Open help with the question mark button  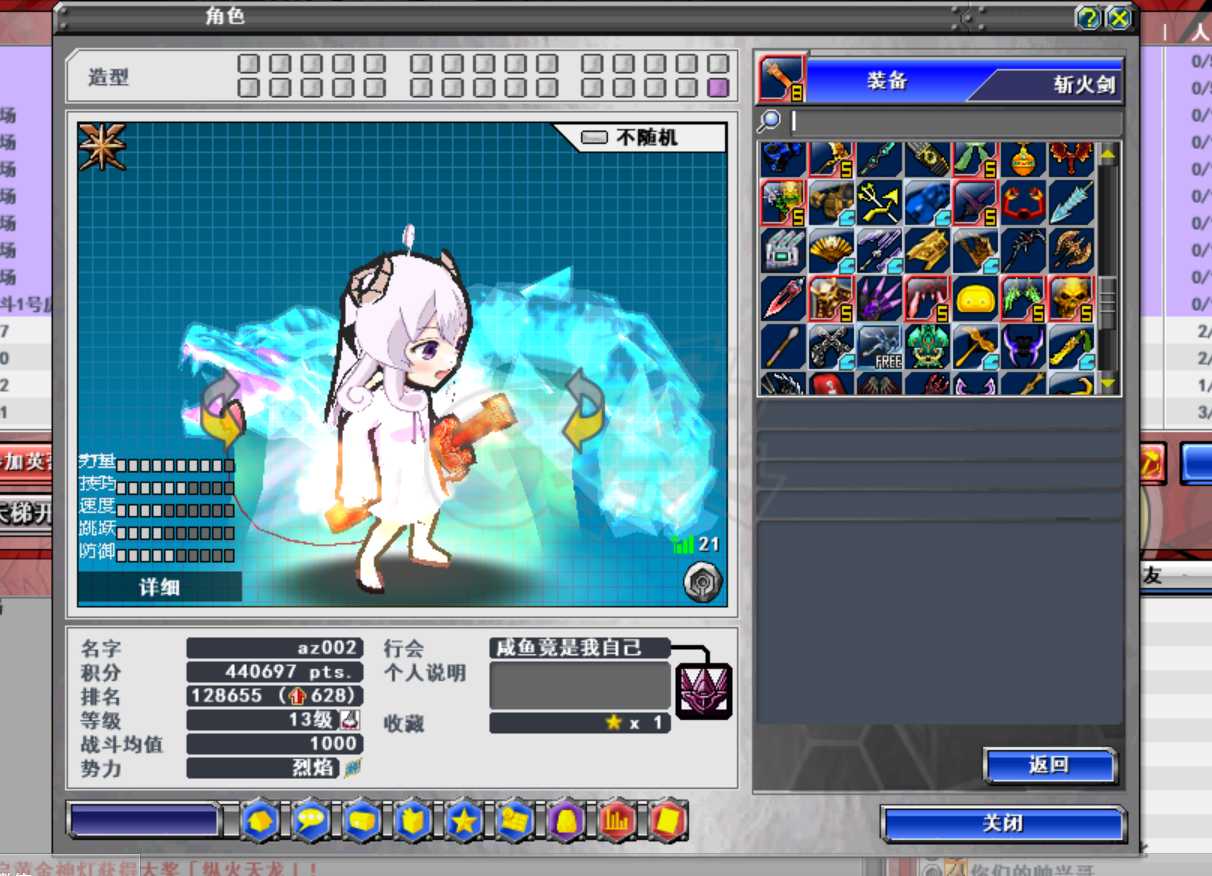(1088, 18)
